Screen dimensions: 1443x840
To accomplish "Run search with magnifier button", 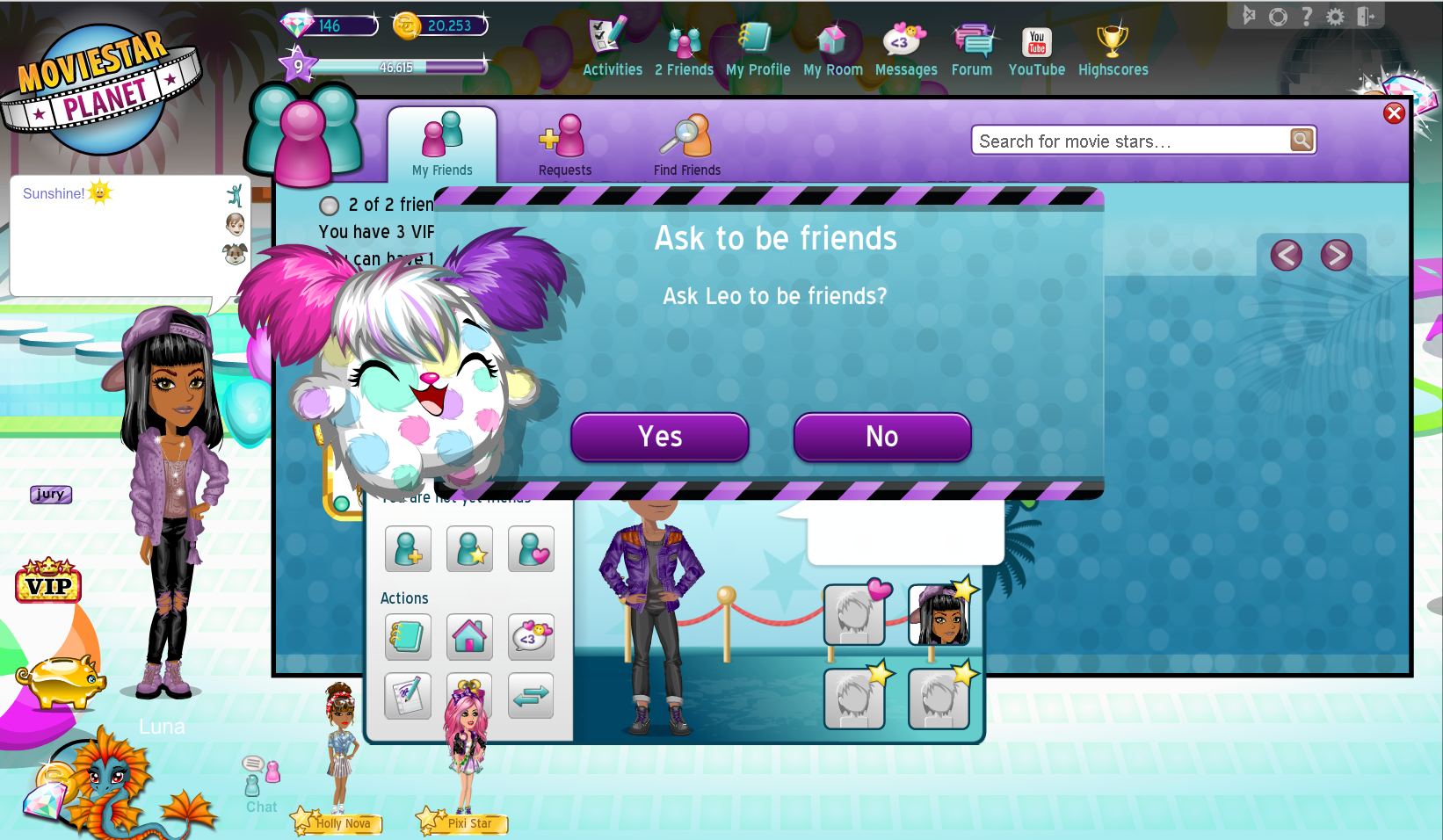I will click(1302, 140).
